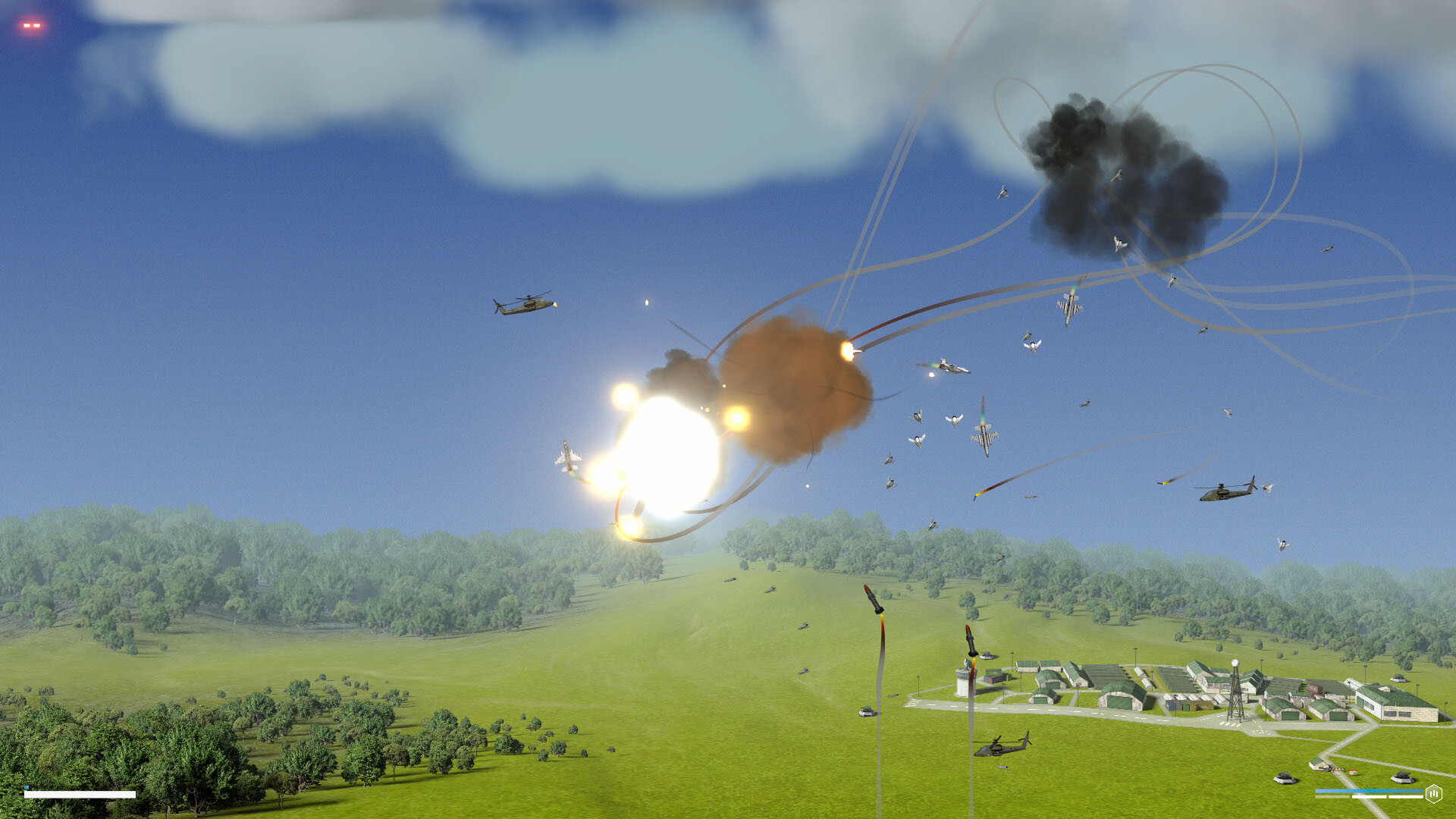Click the small house beside the crossing gate

tap(1352, 772)
